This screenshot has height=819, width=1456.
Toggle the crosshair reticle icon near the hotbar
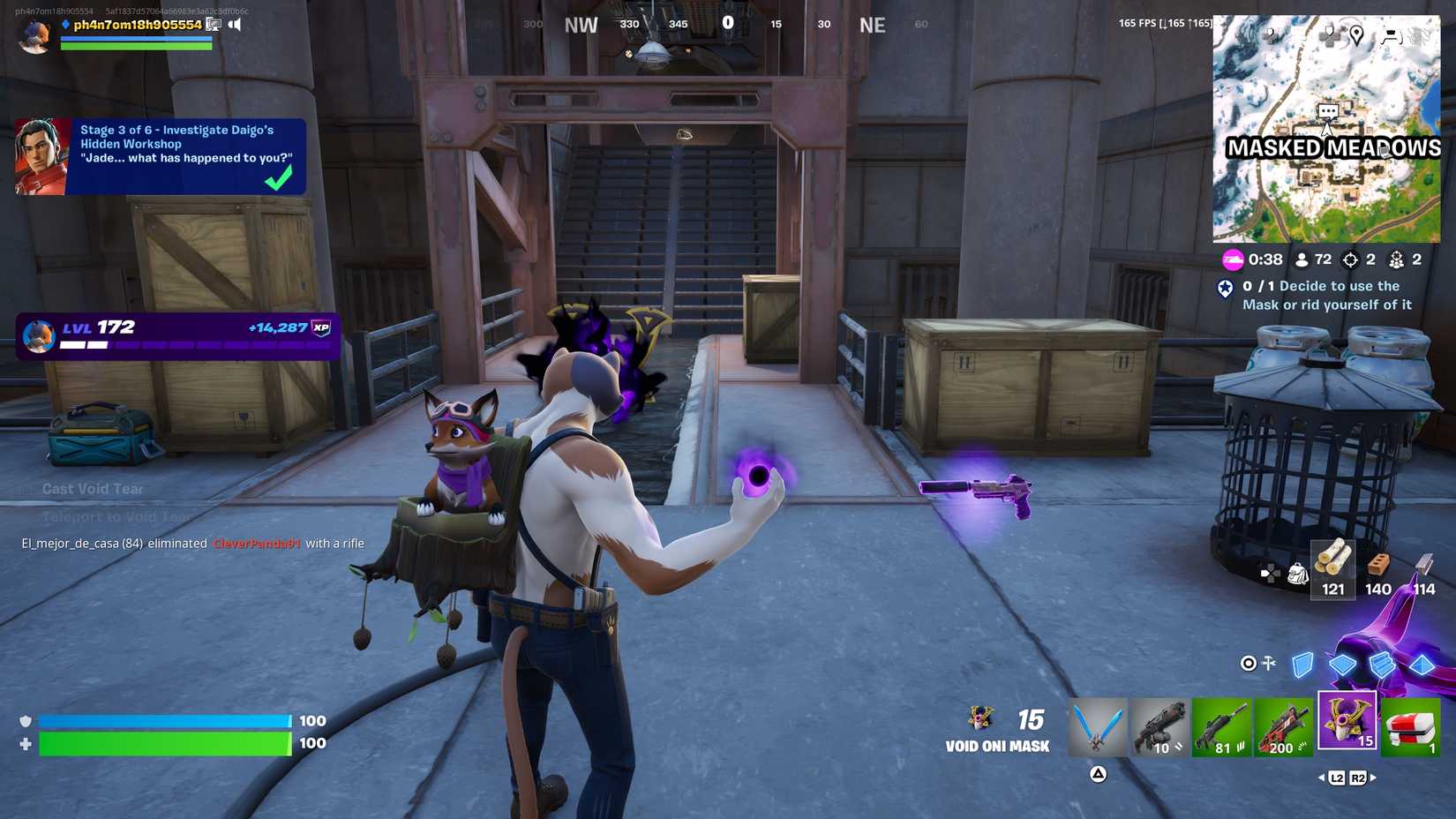pos(1248,664)
